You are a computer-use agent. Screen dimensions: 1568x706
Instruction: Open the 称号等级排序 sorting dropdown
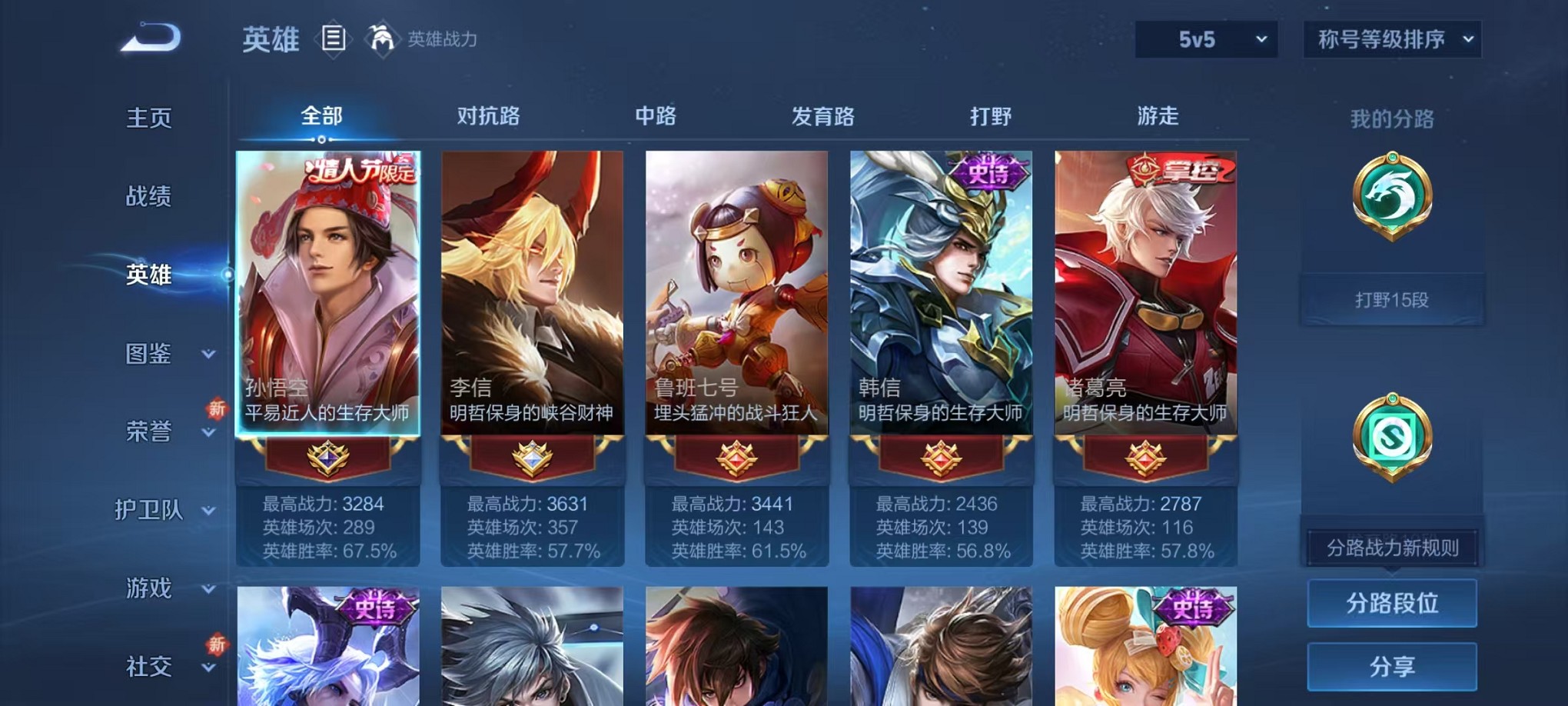[x=1391, y=38]
